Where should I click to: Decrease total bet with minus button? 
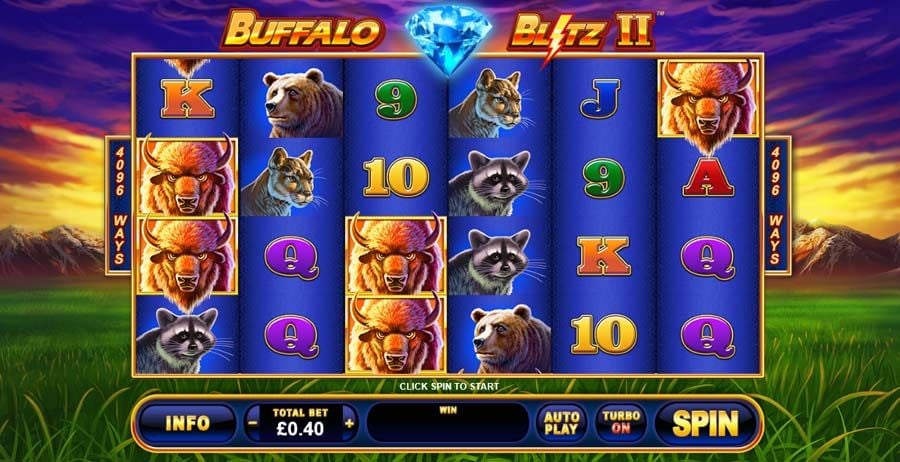[252, 423]
